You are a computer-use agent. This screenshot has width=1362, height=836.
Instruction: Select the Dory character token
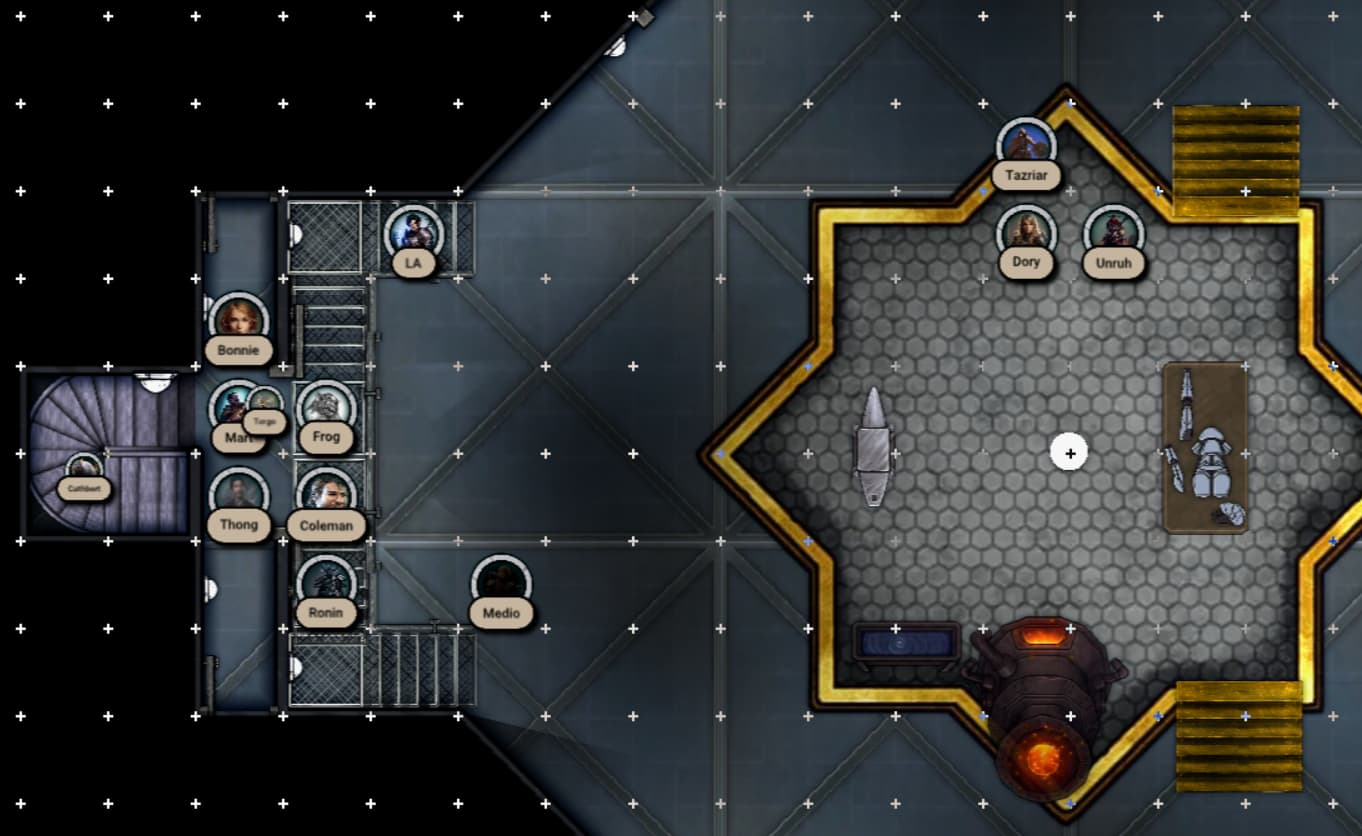tap(1026, 233)
